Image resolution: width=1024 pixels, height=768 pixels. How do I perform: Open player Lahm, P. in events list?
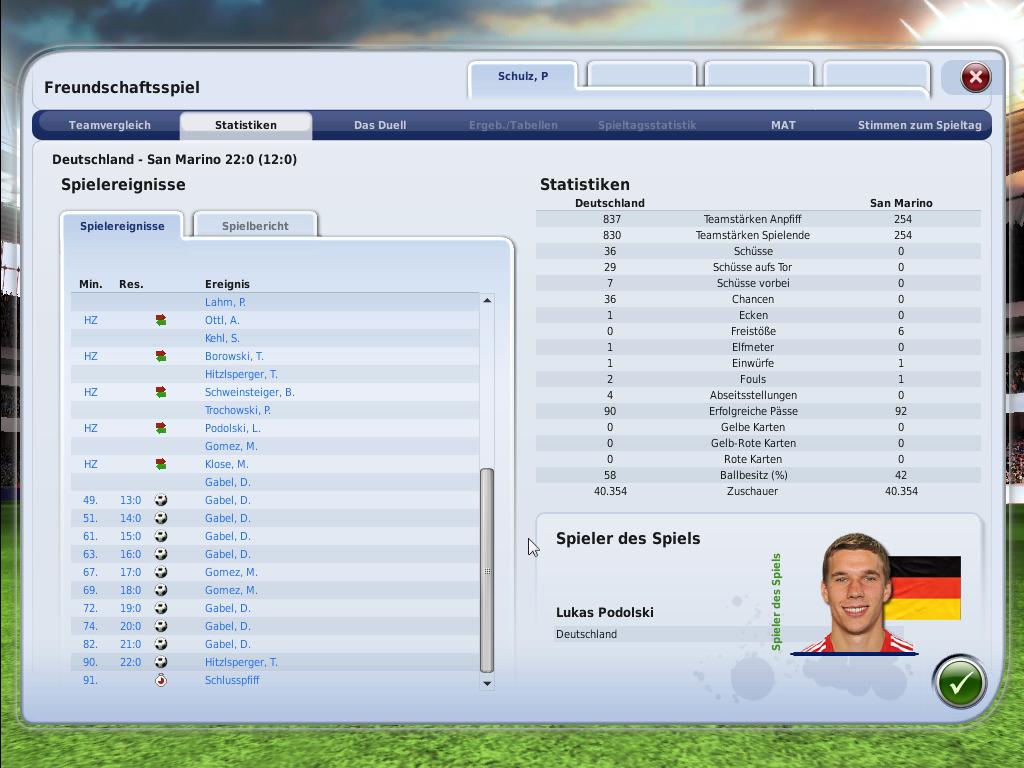pyautogui.click(x=225, y=302)
